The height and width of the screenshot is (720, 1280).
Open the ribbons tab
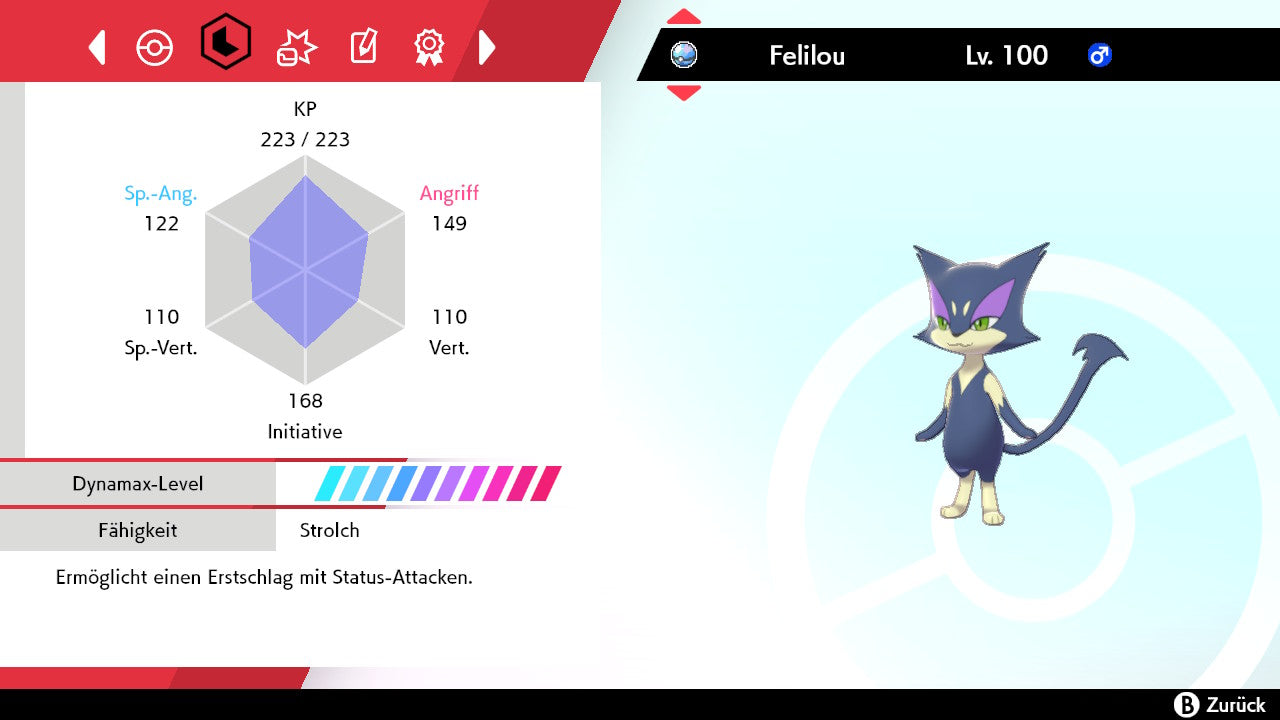point(429,46)
